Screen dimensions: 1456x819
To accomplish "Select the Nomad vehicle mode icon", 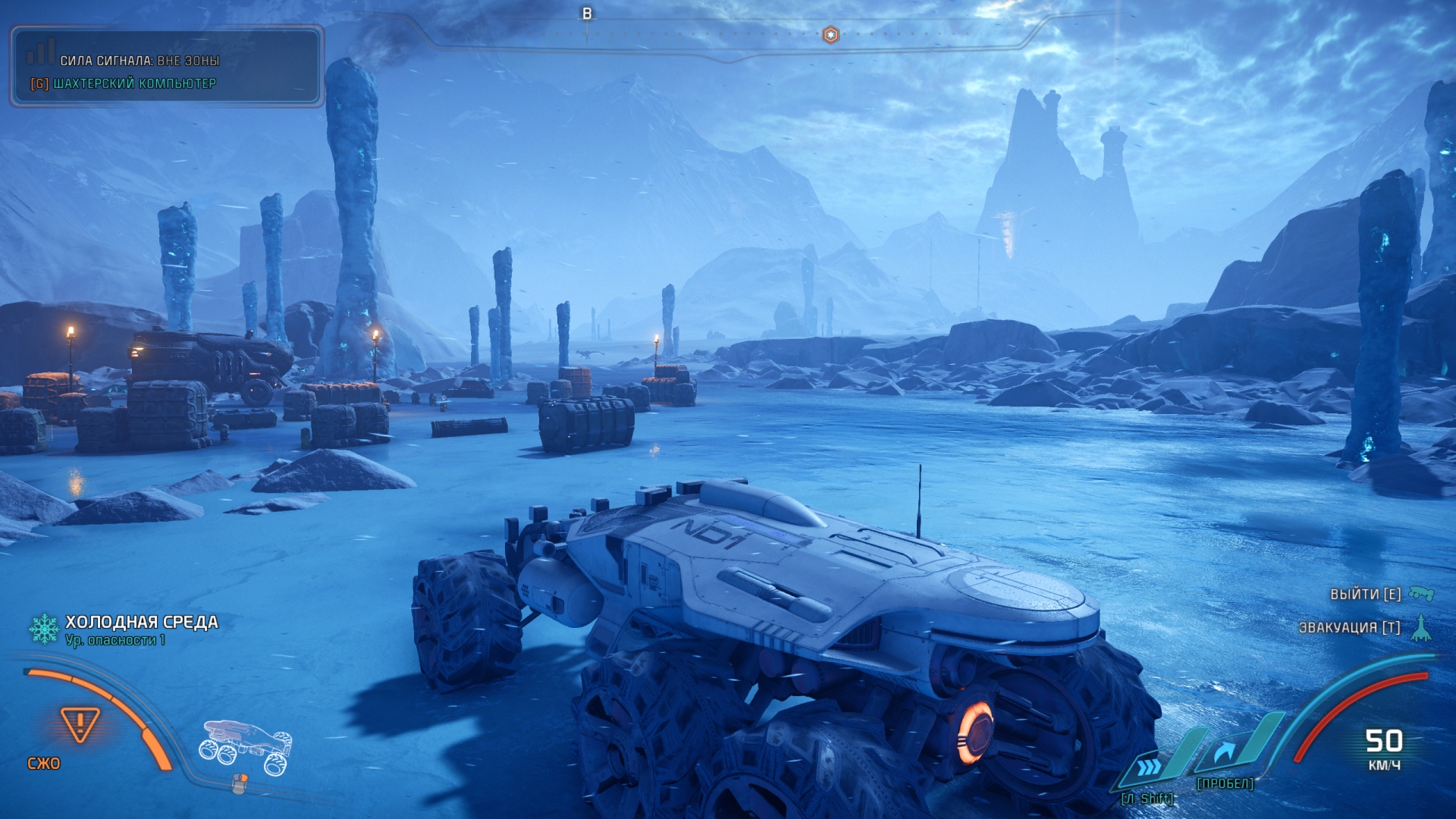I will tap(245, 747).
